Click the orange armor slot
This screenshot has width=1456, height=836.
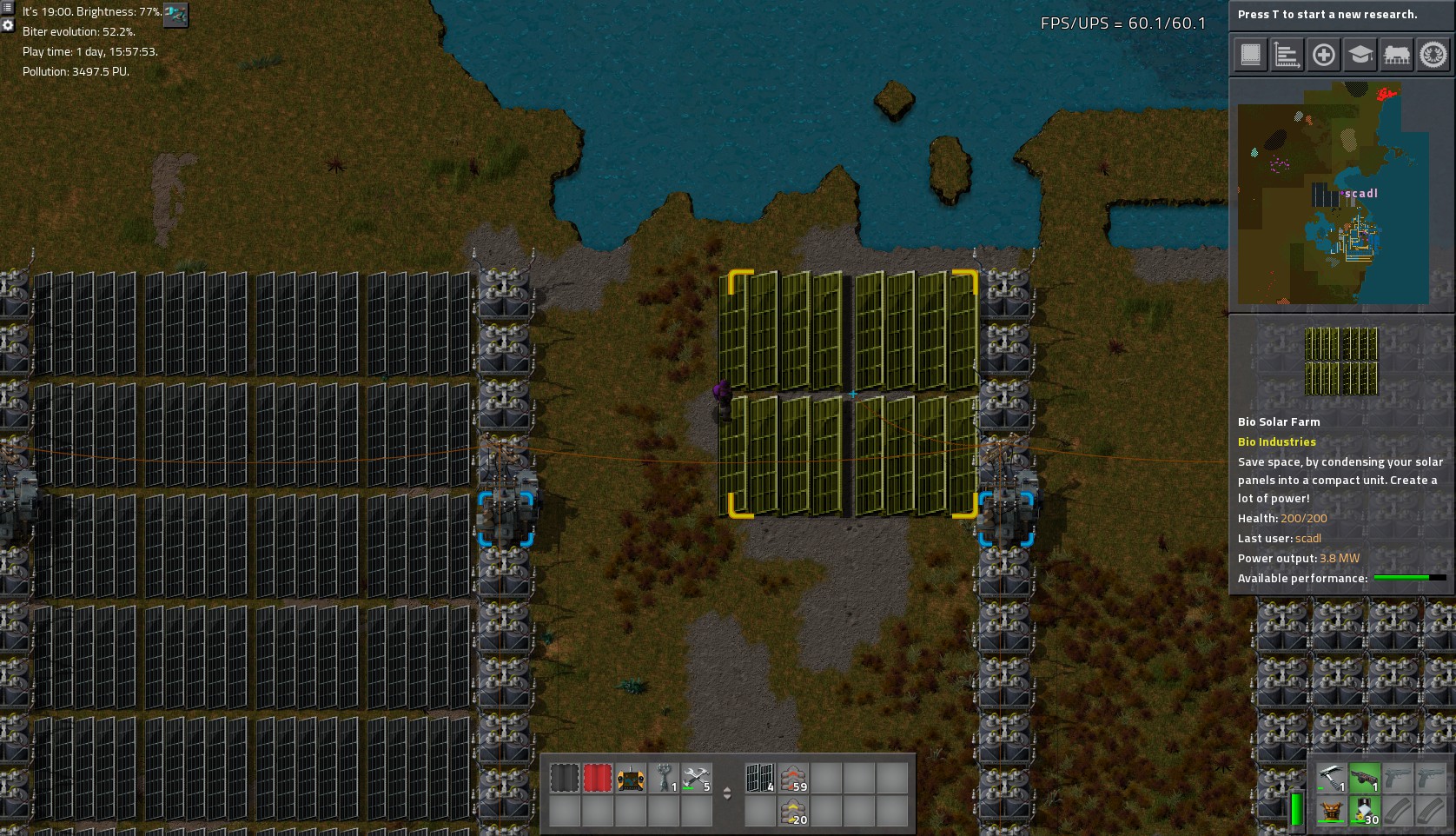1331,812
